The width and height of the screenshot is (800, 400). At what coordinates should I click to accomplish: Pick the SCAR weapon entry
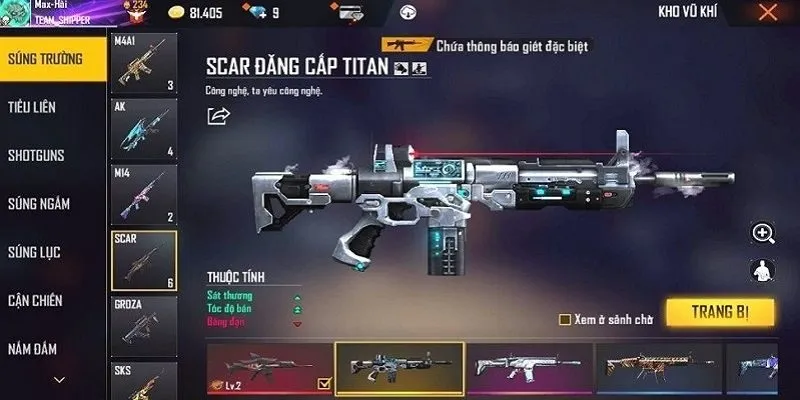(143, 261)
